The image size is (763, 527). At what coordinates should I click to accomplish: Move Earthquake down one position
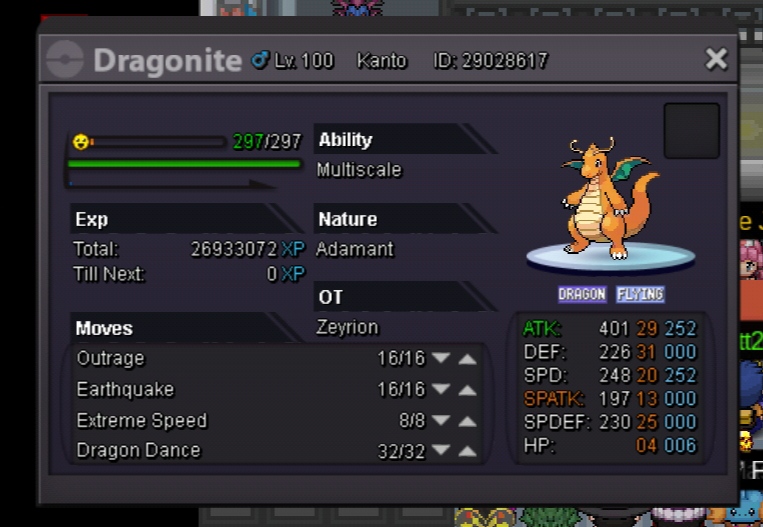(x=441, y=390)
